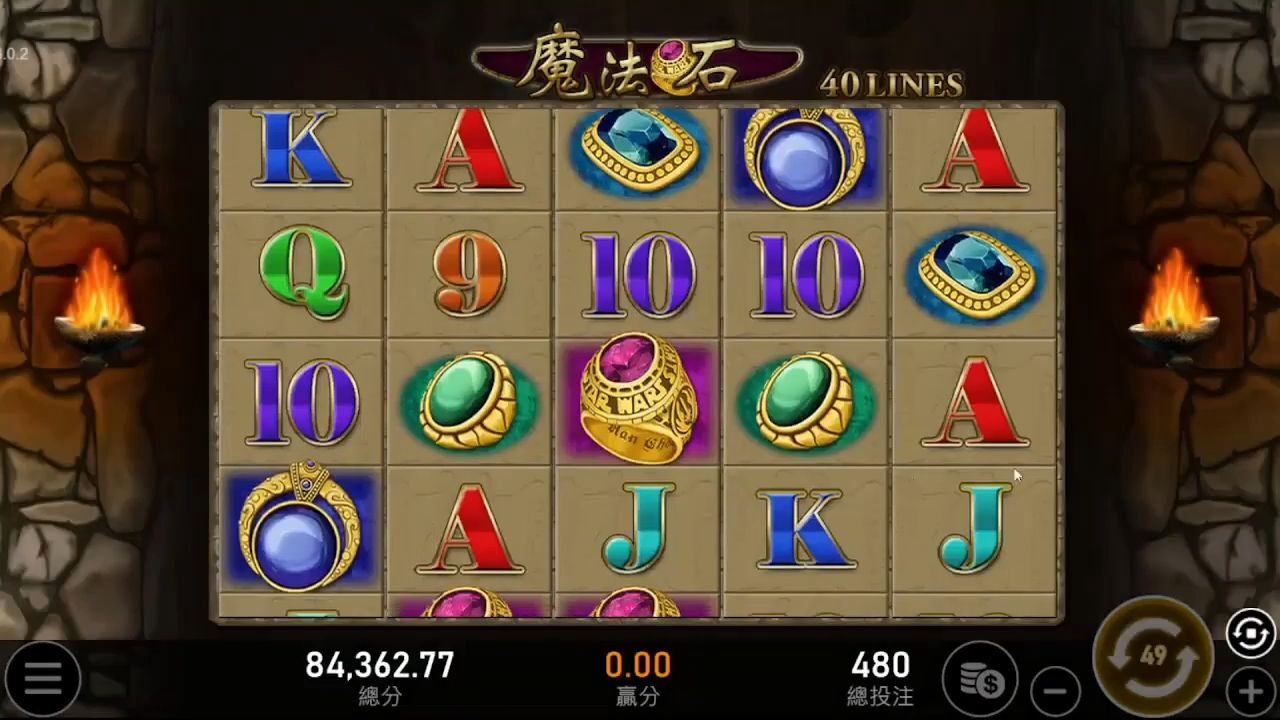Increase the bet with the plus button
1280x720 pixels.
click(x=1251, y=690)
